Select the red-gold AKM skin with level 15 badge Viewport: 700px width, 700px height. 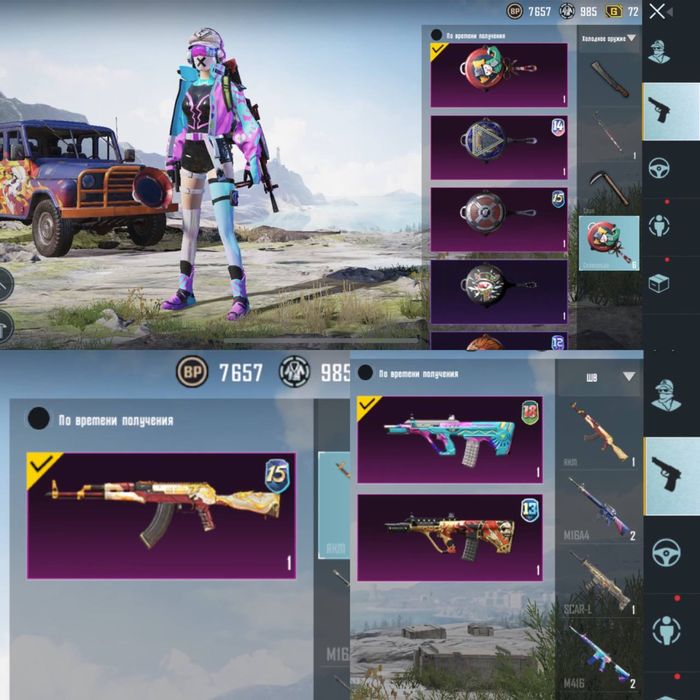point(161,515)
